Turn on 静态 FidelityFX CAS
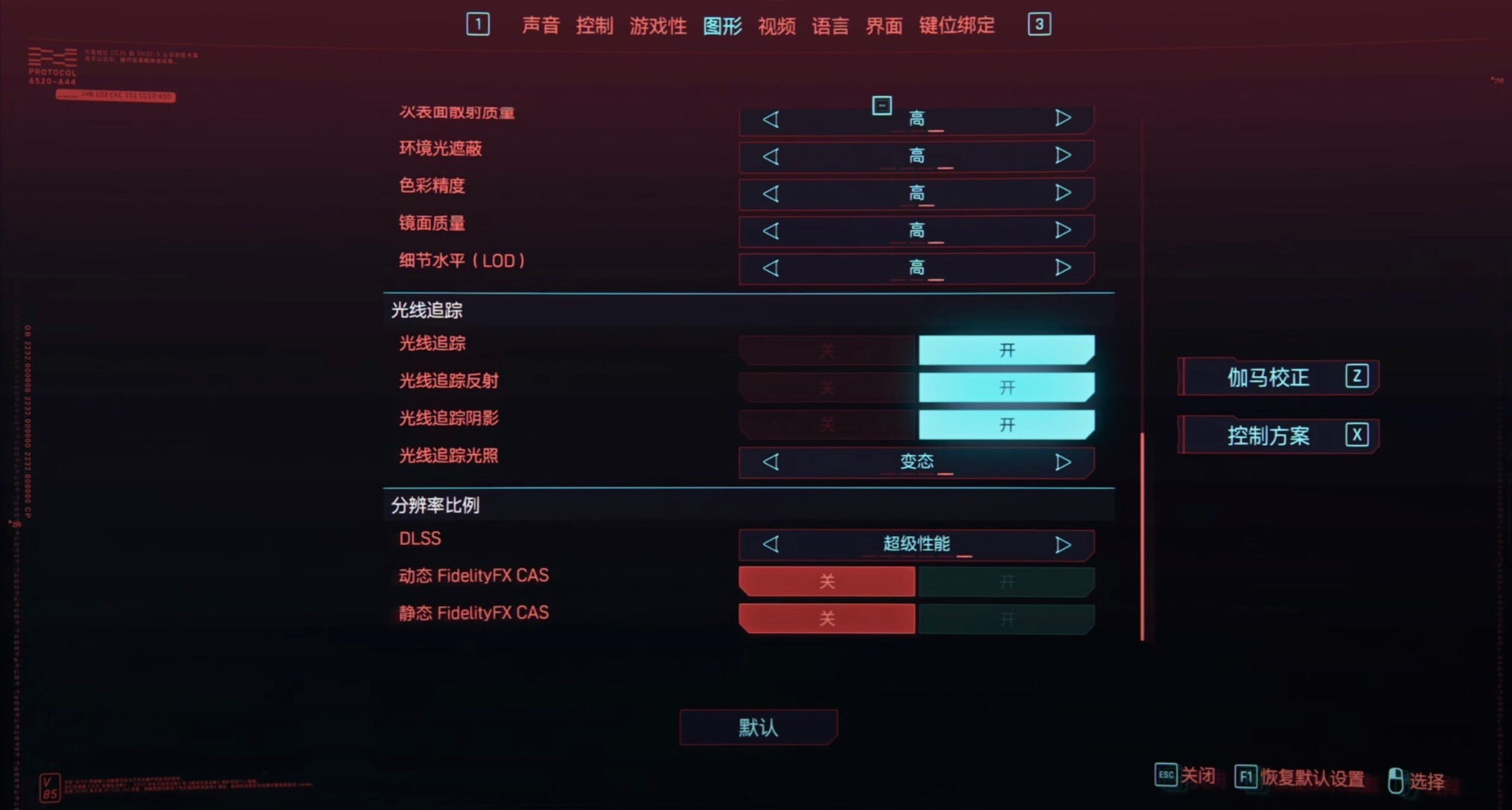This screenshot has height=810, width=1512. pyautogui.click(x=1007, y=618)
